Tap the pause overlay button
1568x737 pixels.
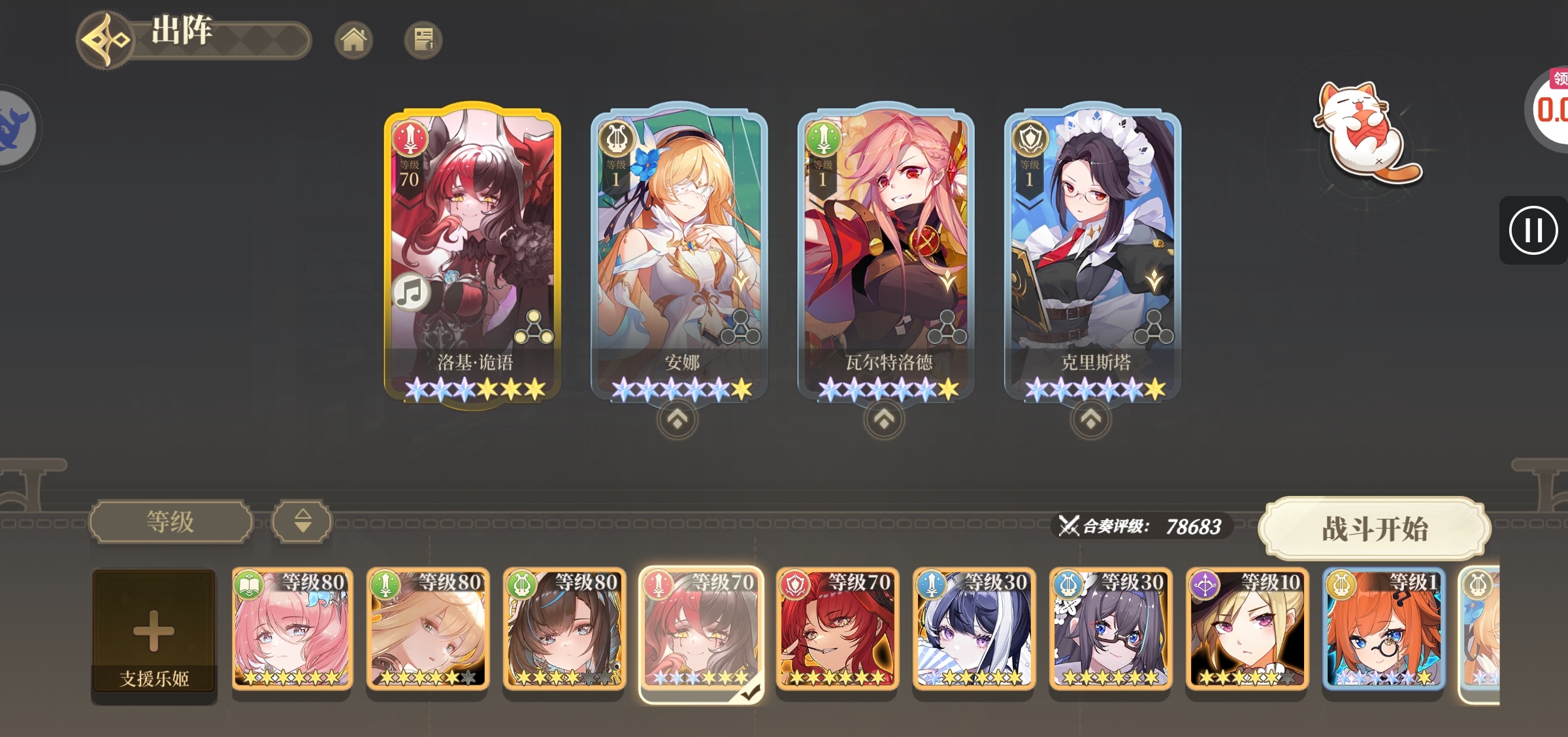tap(1533, 231)
